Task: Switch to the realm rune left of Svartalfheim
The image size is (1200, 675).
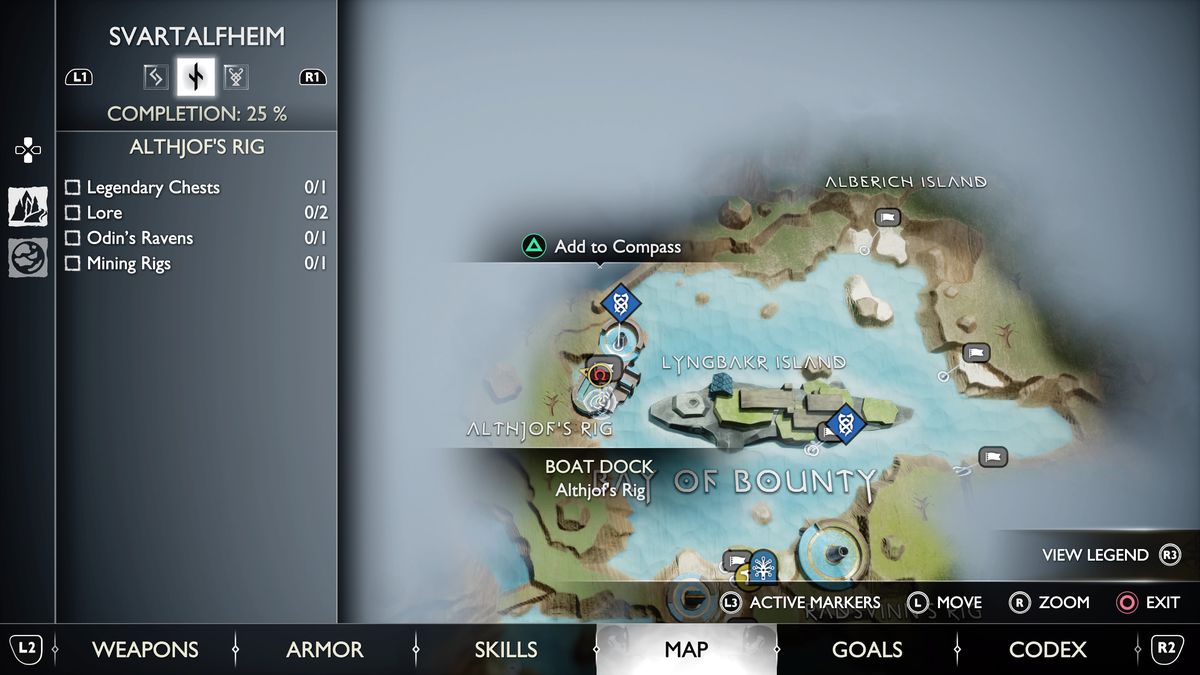Action: [x=155, y=76]
